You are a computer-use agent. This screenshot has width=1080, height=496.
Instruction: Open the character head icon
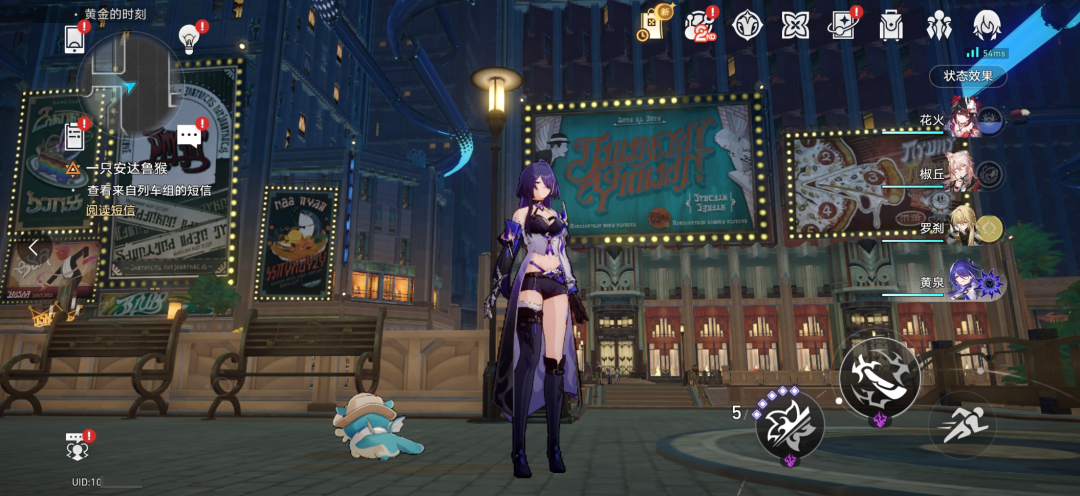(987, 25)
